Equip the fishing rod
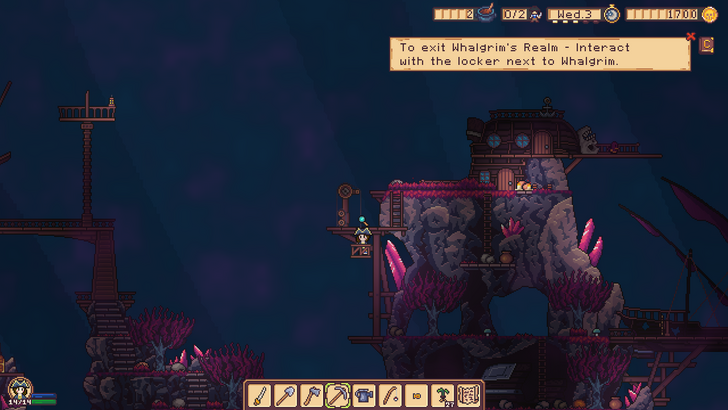Image resolution: width=728 pixels, height=410 pixels. [x=390, y=395]
